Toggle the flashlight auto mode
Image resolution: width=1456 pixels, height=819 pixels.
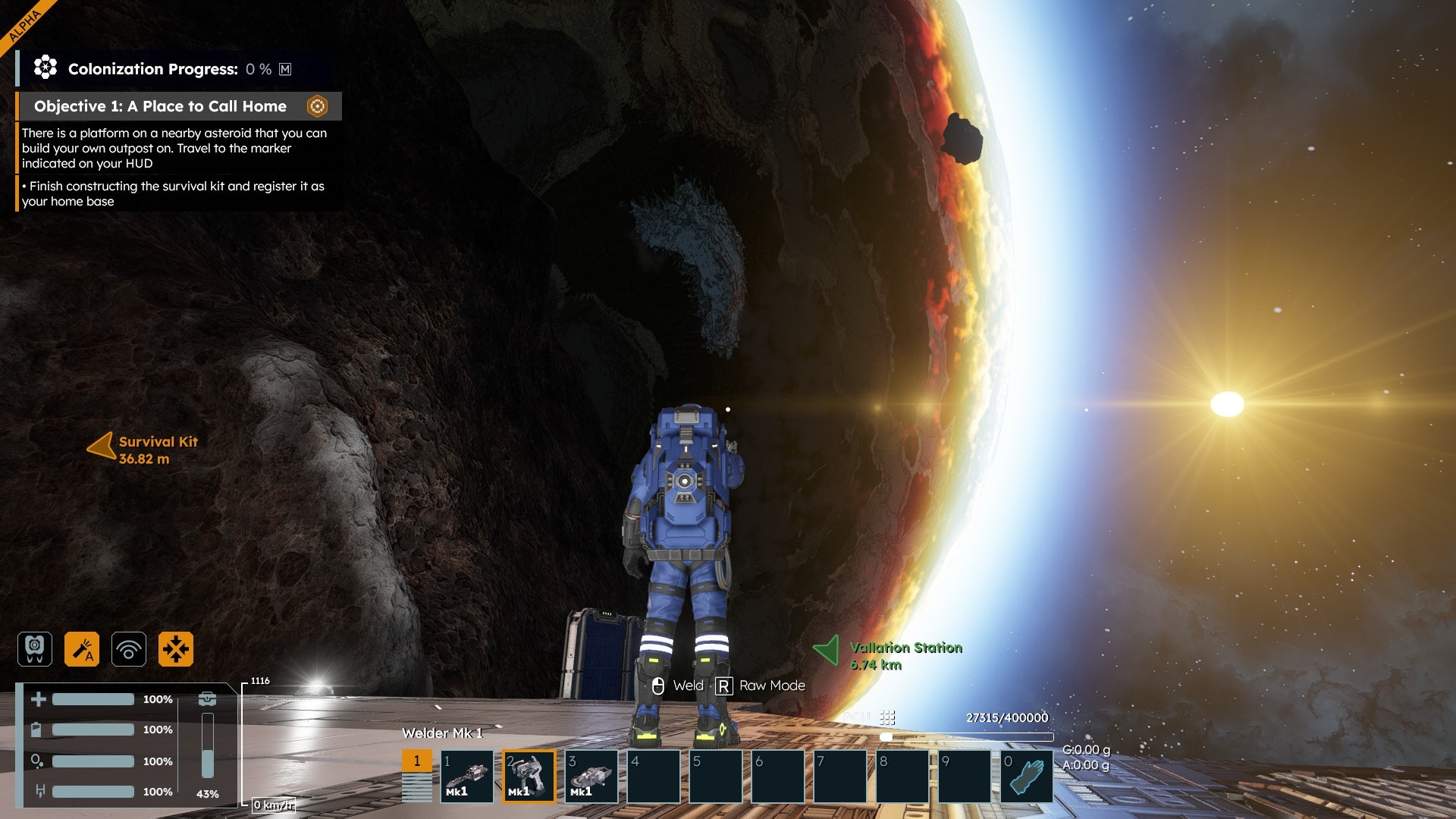tap(82, 648)
